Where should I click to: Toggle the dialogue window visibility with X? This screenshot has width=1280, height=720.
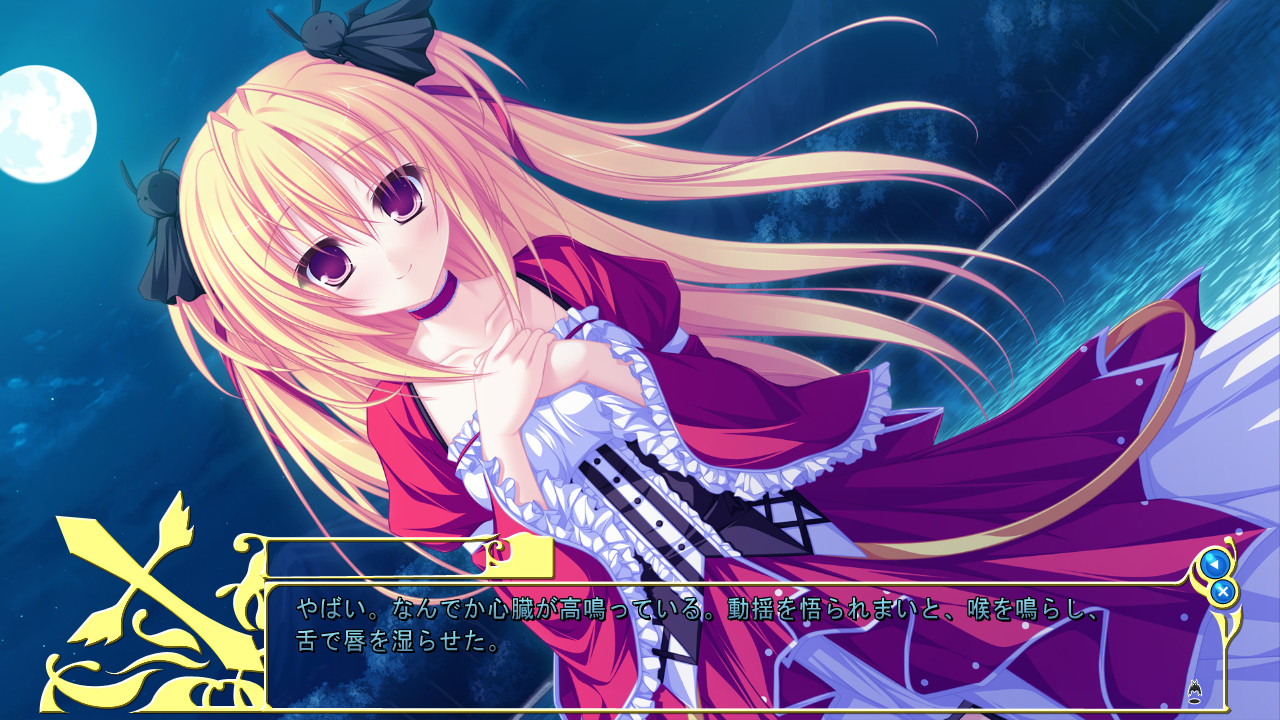point(1223,591)
